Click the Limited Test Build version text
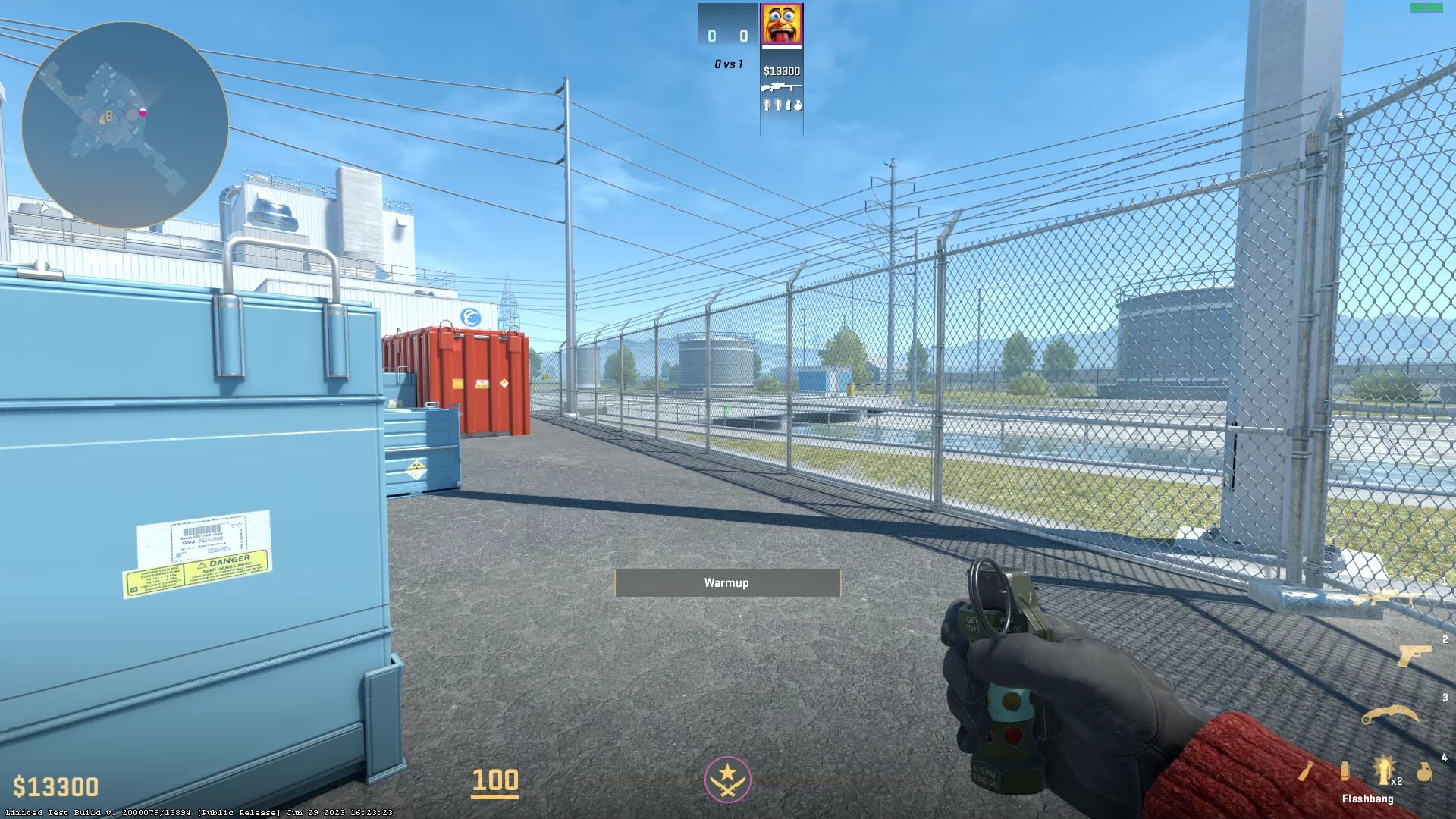1456x819 pixels. (x=197, y=811)
